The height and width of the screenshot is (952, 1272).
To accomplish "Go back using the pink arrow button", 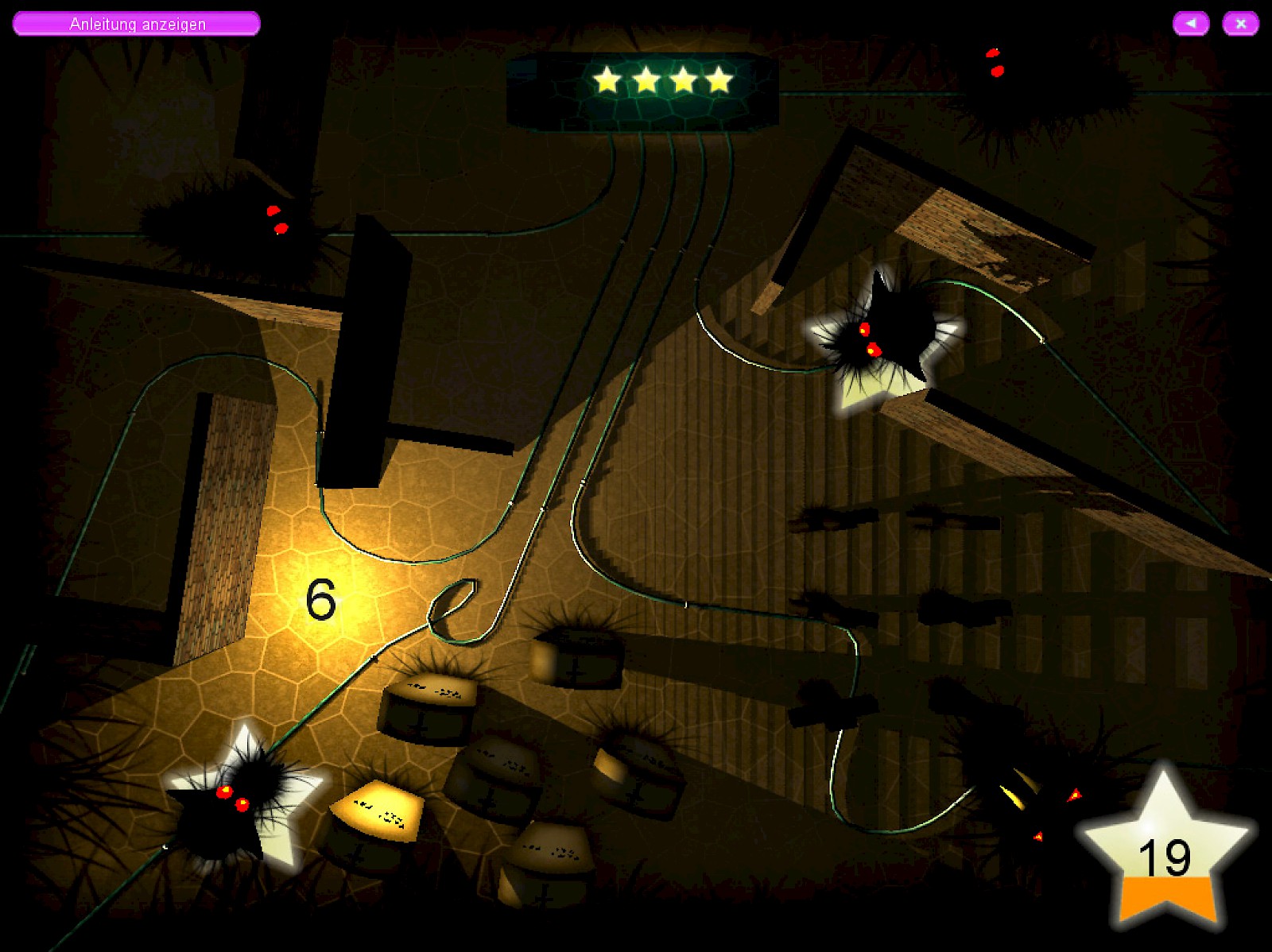I will coord(1190,24).
